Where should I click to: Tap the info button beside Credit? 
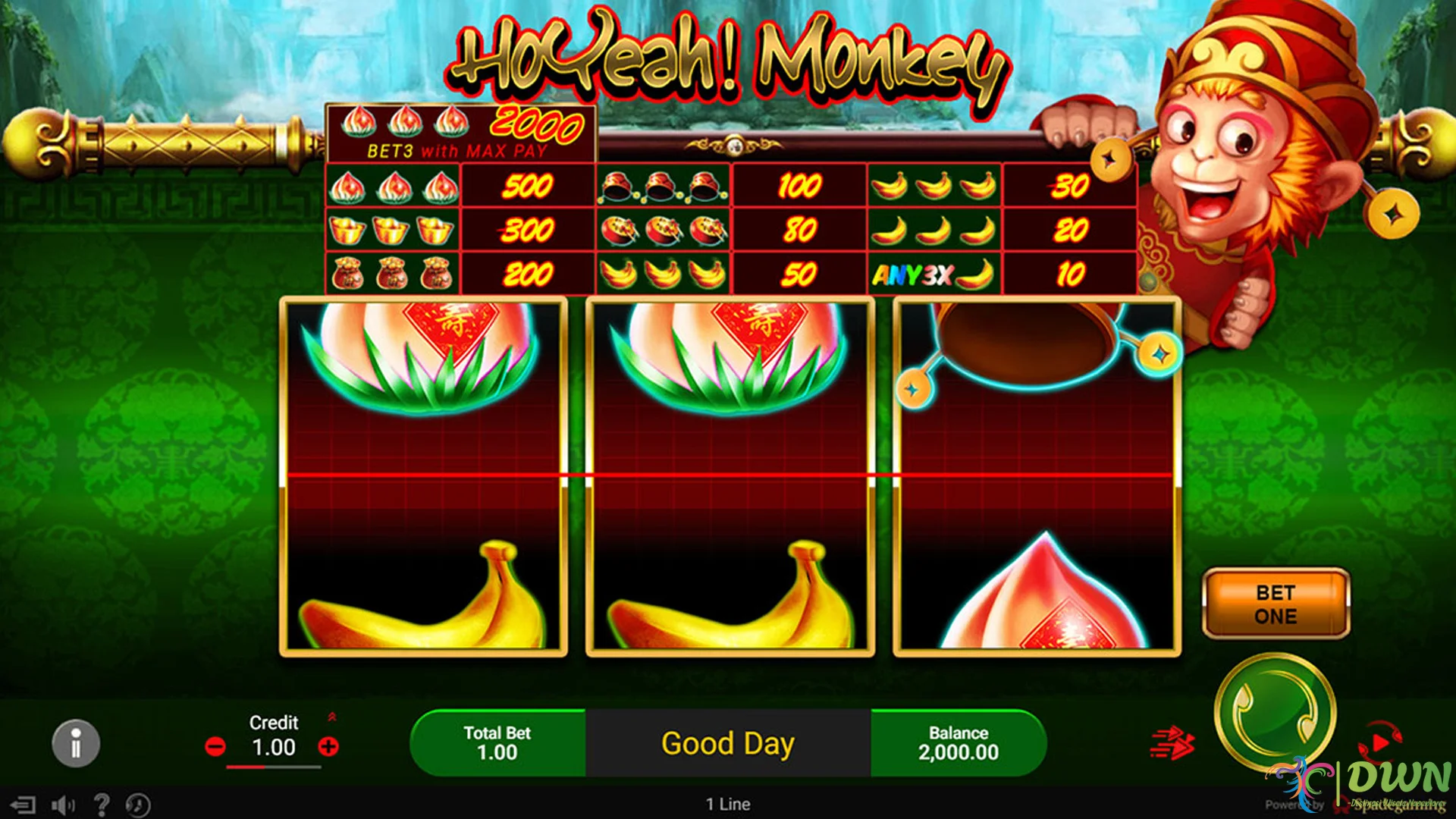click(75, 743)
